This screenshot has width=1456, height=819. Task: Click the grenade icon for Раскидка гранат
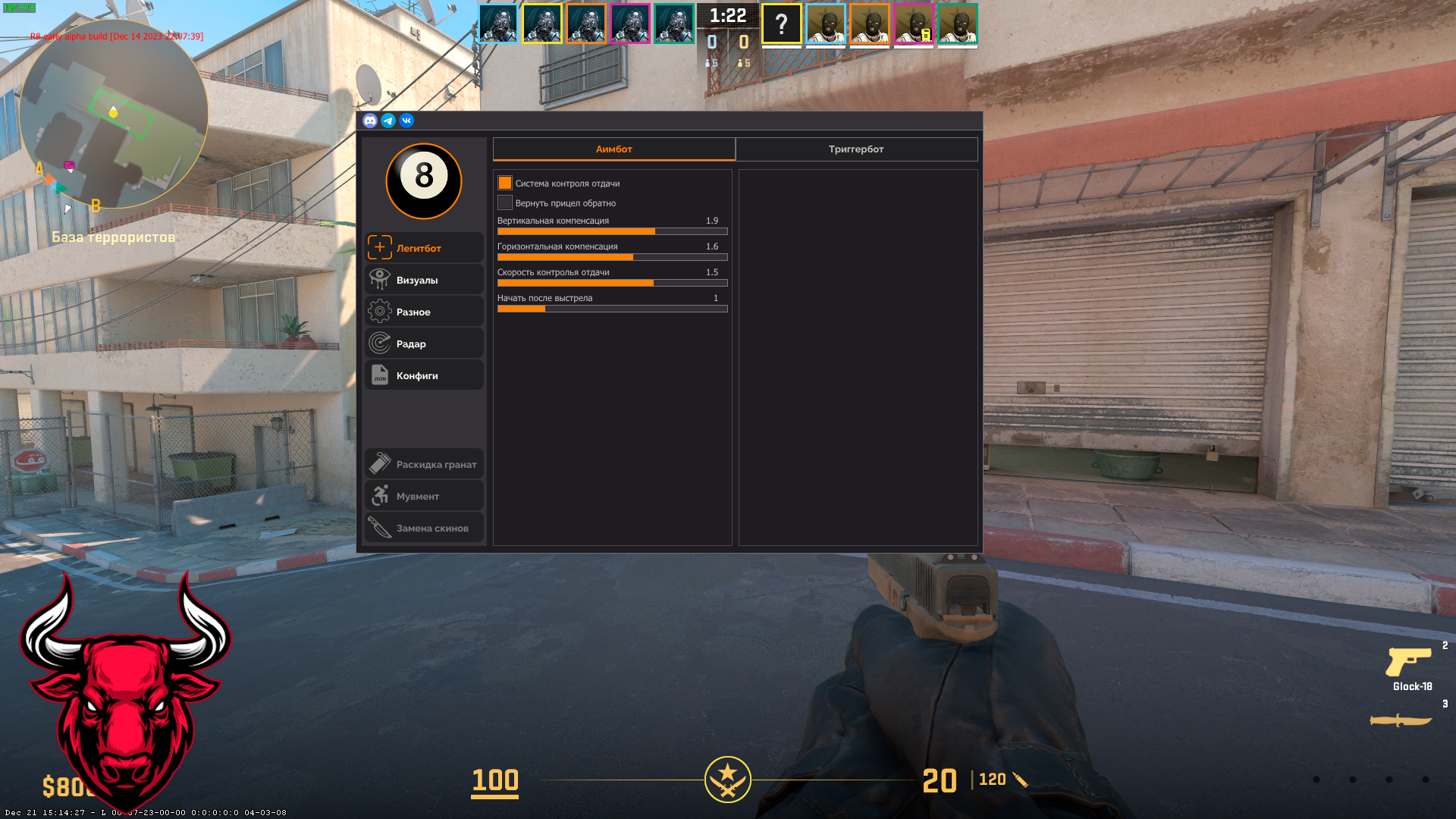[379, 463]
